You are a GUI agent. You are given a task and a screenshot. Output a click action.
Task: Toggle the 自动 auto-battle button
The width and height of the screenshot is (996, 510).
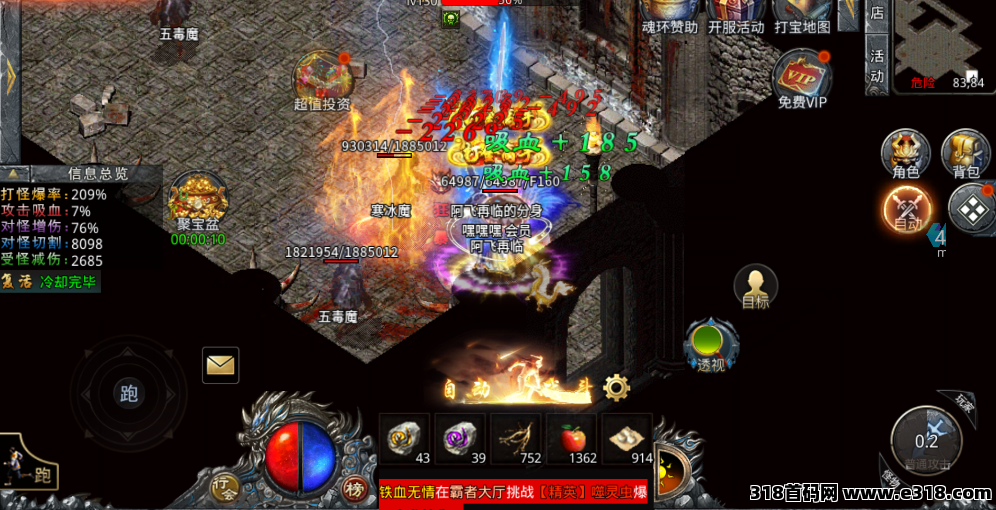[907, 208]
